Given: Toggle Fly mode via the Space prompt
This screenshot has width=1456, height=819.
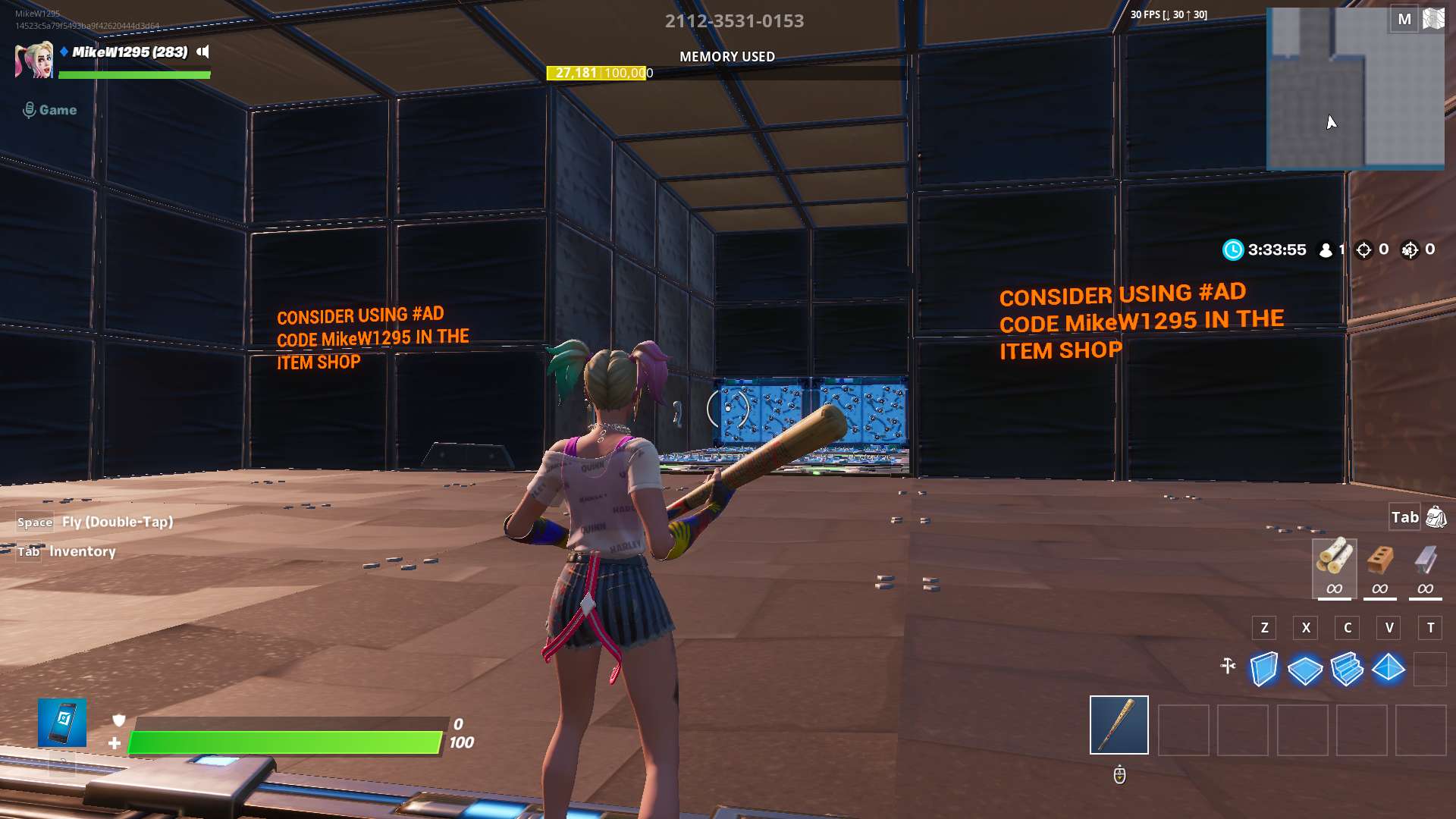Looking at the screenshot, I should pyautogui.click(x=35, y=522).
